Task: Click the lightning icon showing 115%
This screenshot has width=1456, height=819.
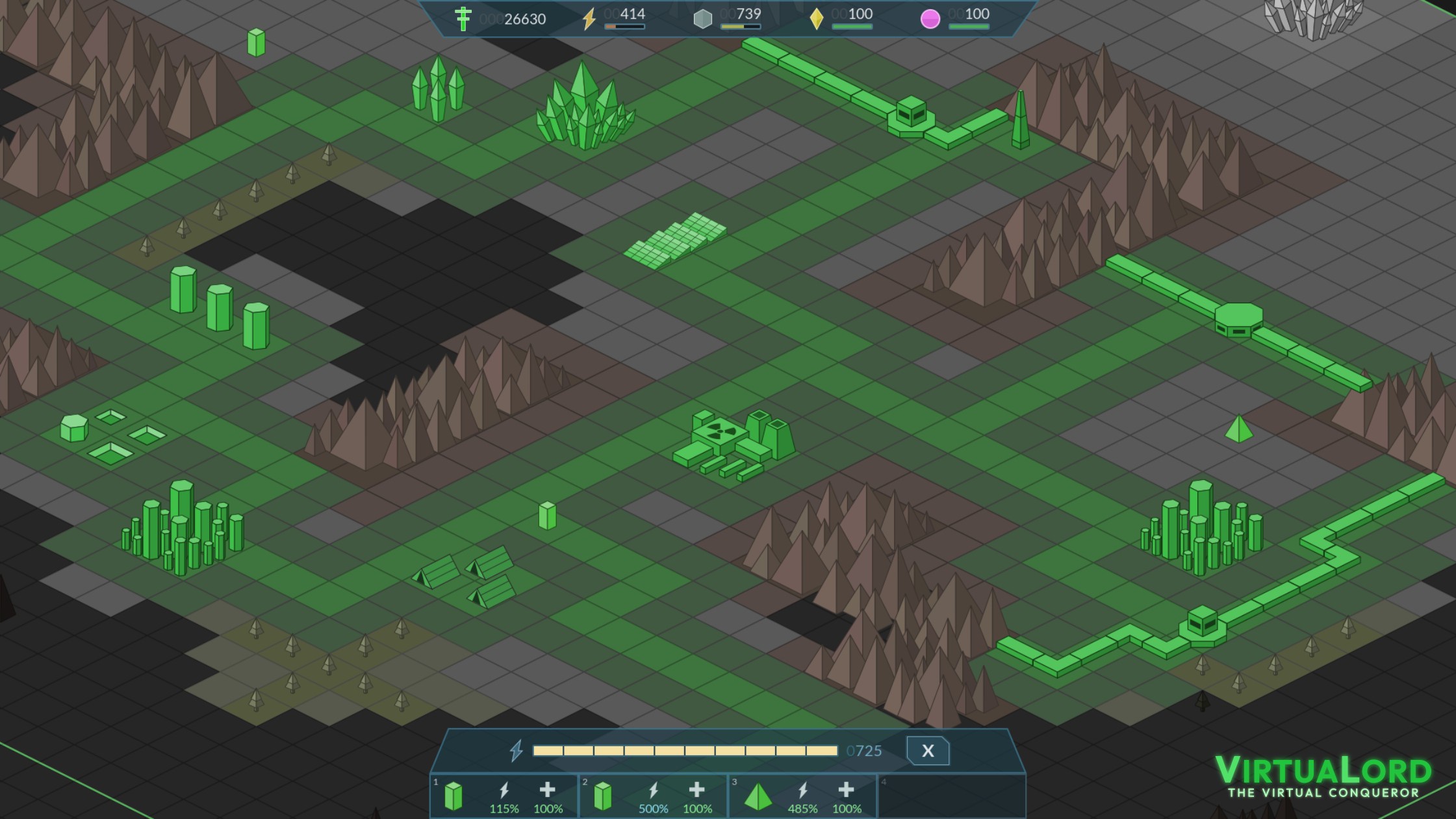Action: point(504,790)
